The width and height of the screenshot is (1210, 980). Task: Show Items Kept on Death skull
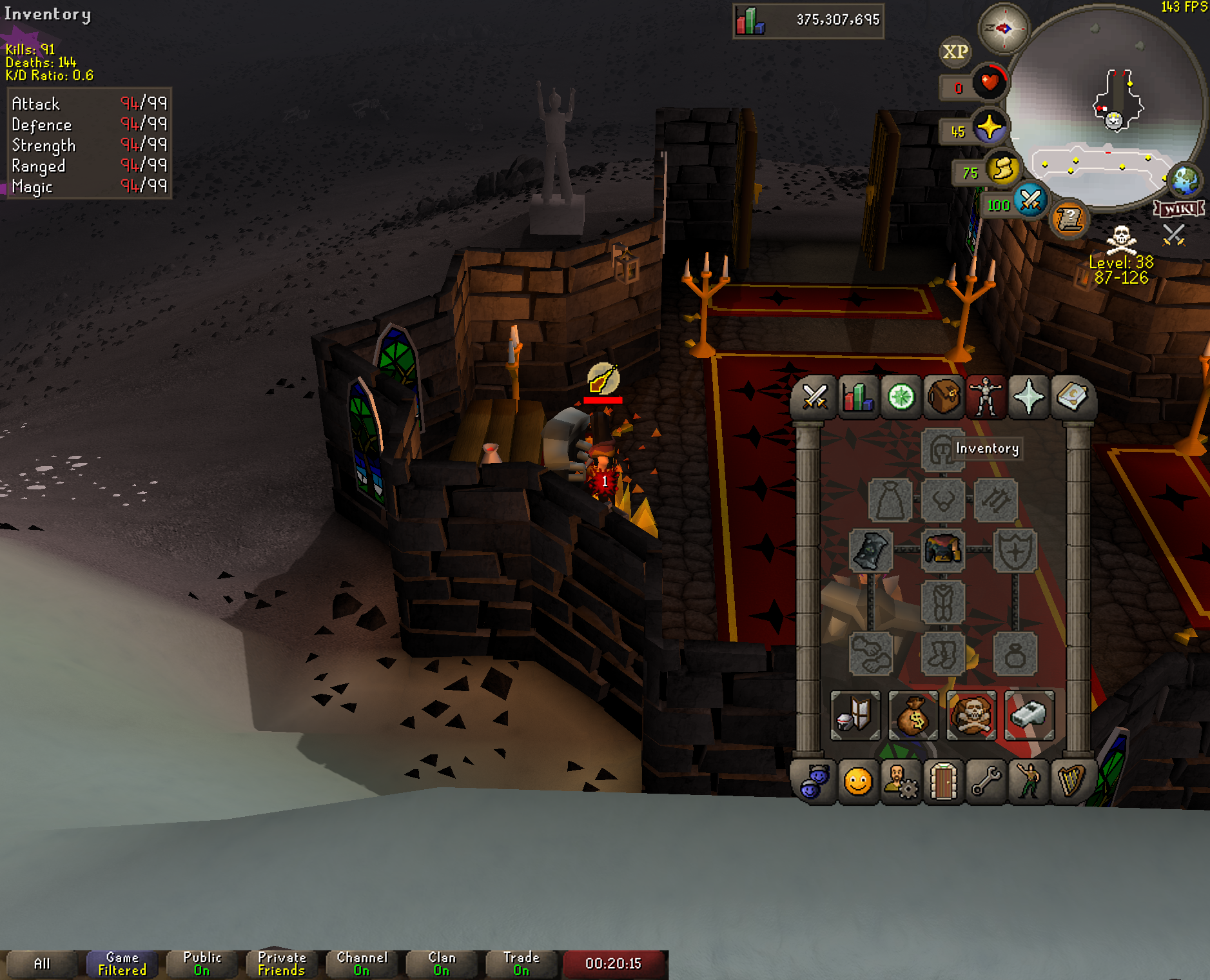[x=971, y=715]
